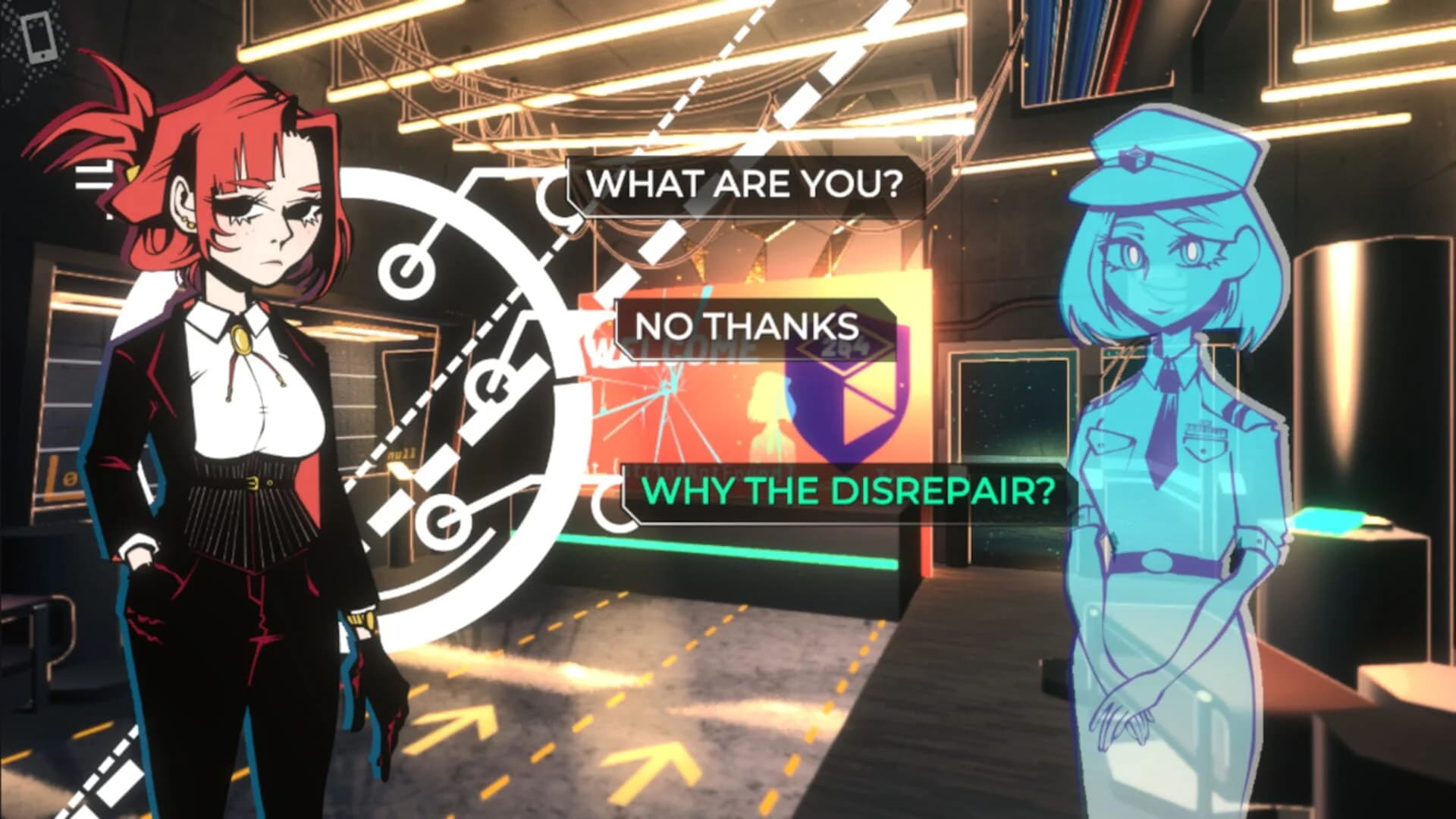Image resolution: width=1456 pixels, height=819 pixels.
Task: Choose the NO THANKS response
Action: [x=747, y=328]
